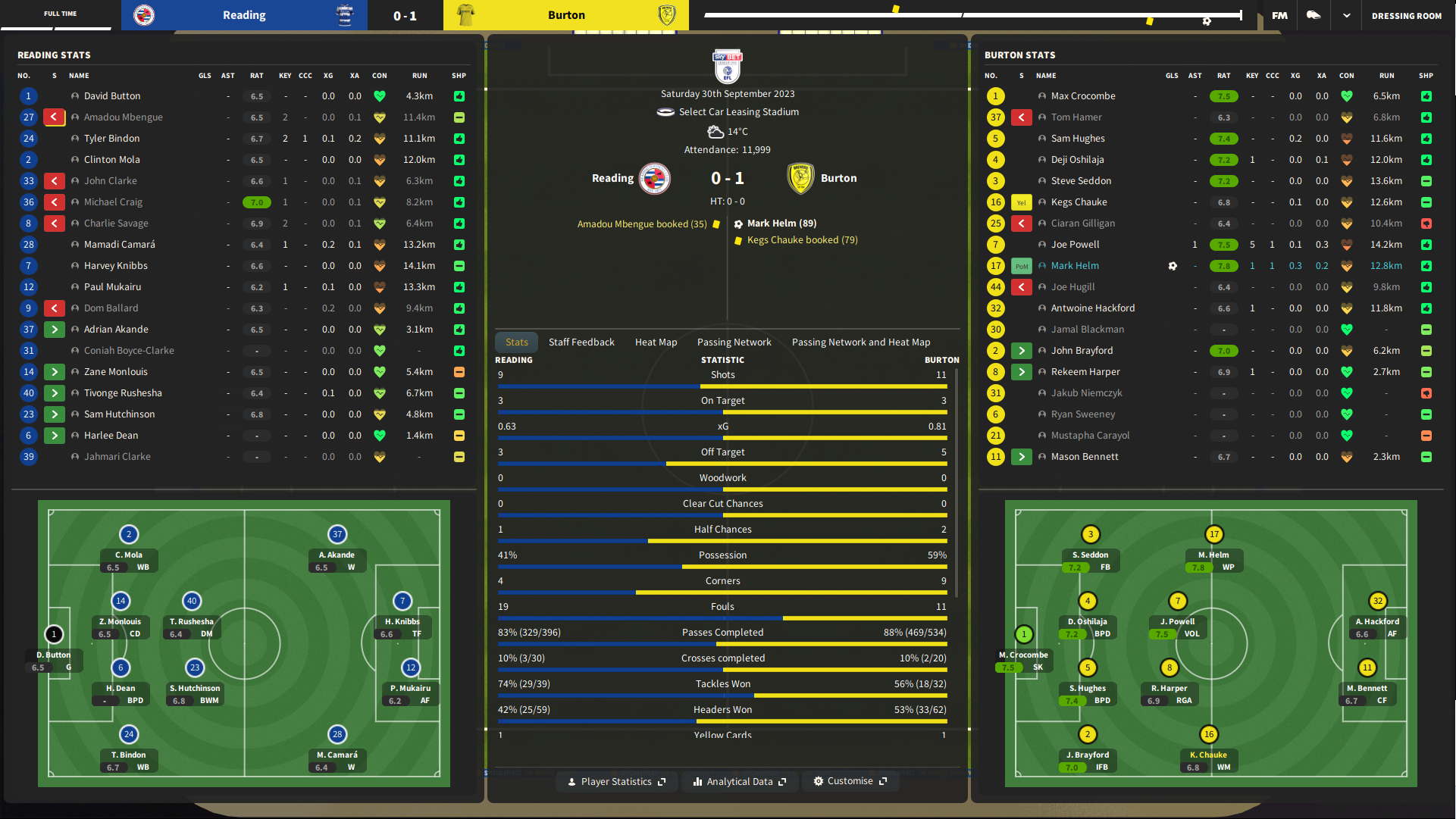Click the football boot icon in the top bar
Screen dimensions: 1456x819
point(1314,15)
